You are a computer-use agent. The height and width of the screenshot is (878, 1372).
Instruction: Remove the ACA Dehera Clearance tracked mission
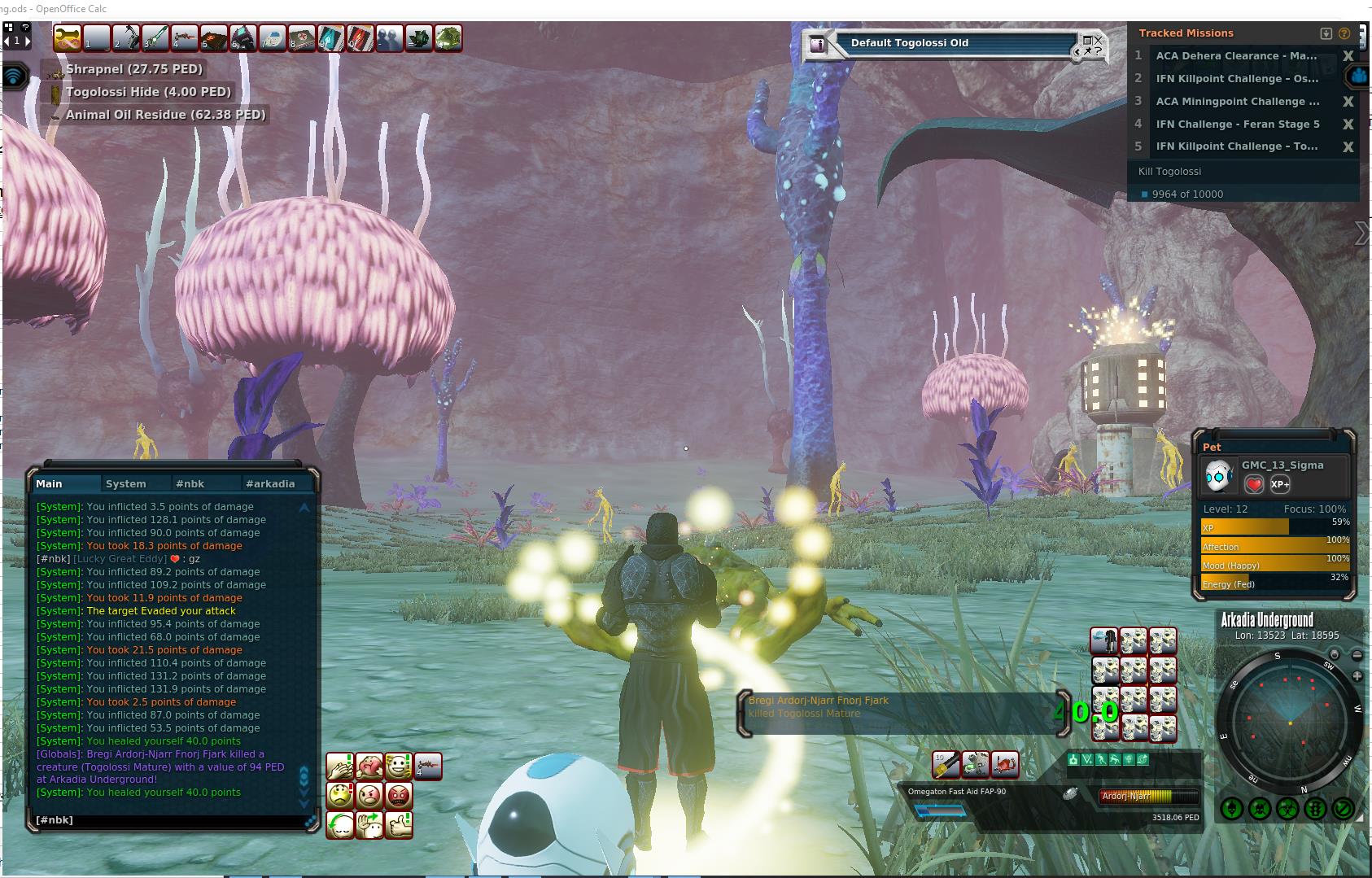(x=1348, y=56)
